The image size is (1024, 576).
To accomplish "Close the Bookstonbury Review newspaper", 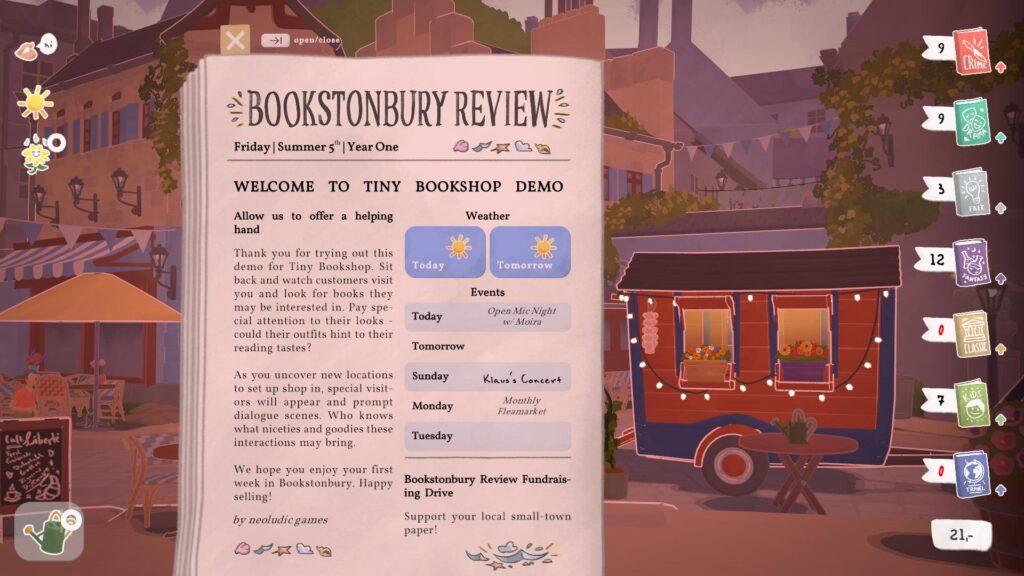I will [x=235, y=41].
